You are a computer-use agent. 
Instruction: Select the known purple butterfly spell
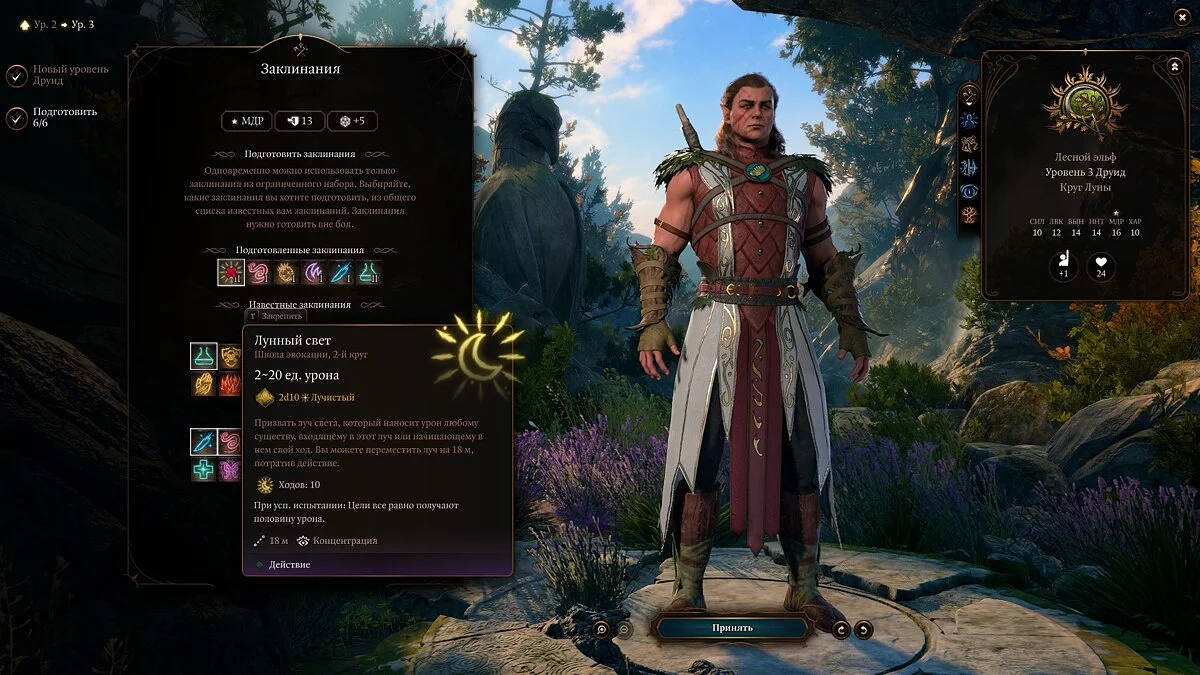(x=231, y=469)
